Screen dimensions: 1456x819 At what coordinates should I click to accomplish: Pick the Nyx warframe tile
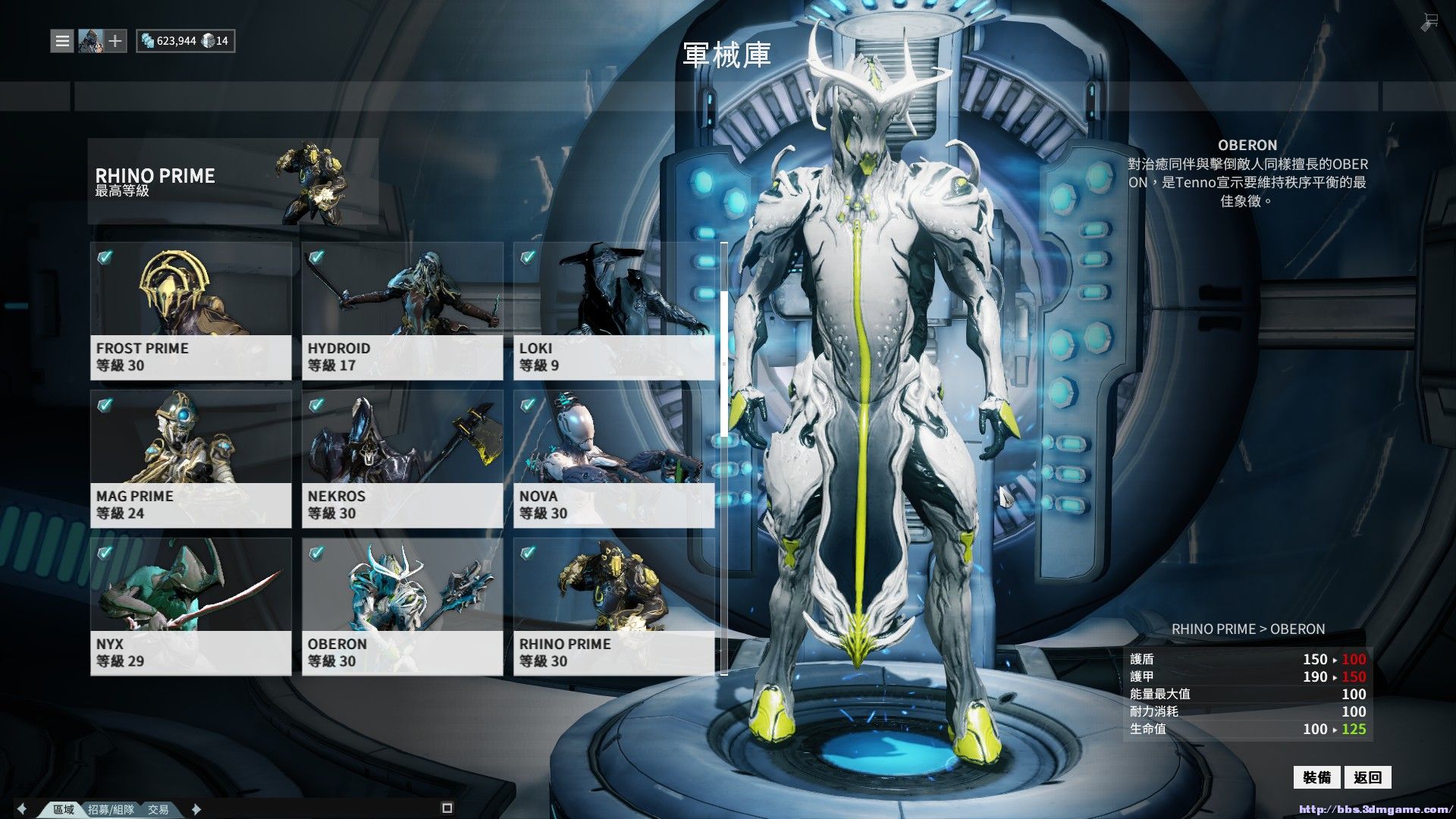(190, 607)
